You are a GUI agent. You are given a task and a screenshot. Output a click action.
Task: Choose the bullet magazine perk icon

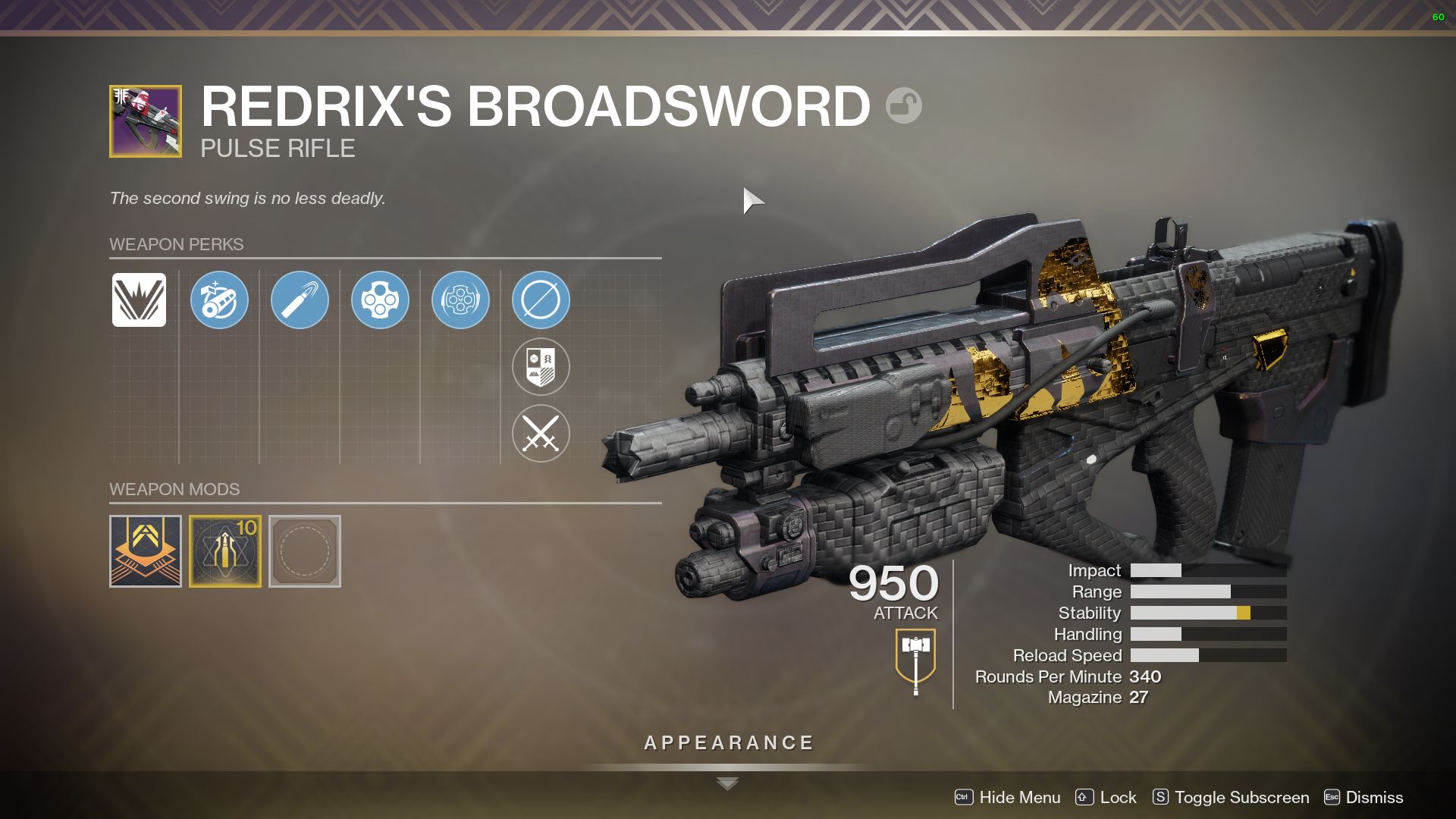pos(300,300)
